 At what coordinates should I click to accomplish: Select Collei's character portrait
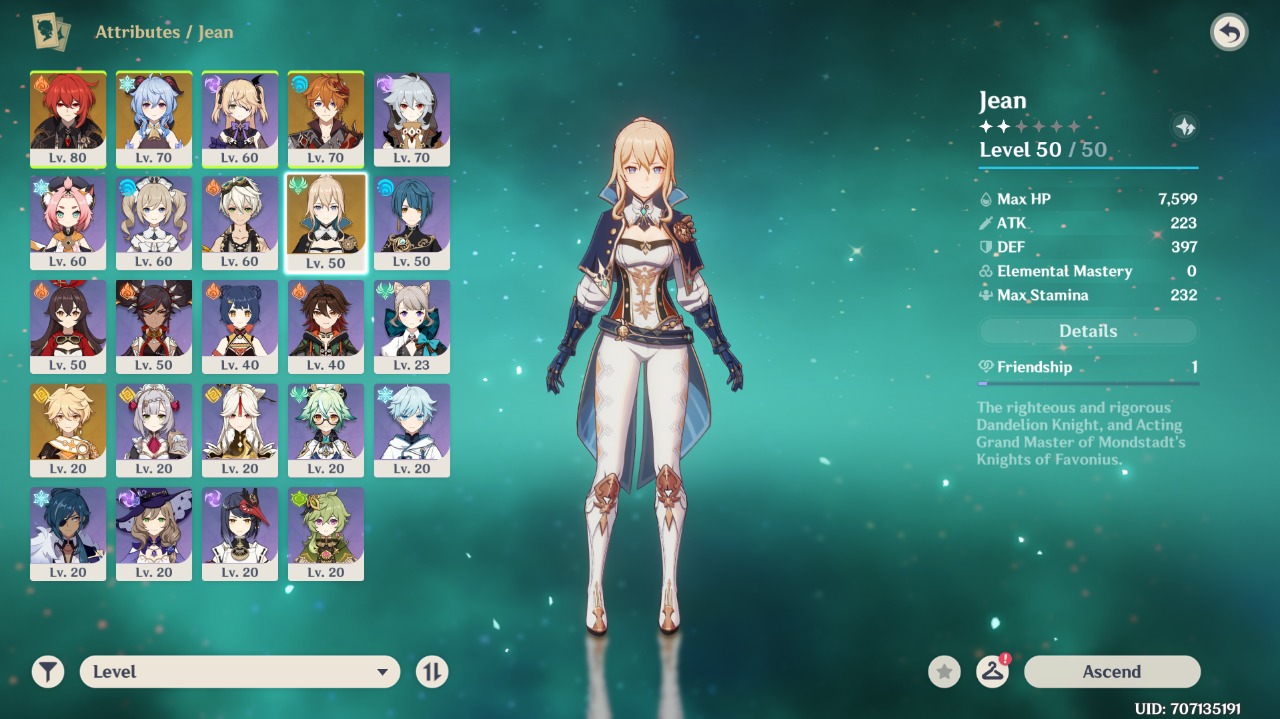pos(326,534)
